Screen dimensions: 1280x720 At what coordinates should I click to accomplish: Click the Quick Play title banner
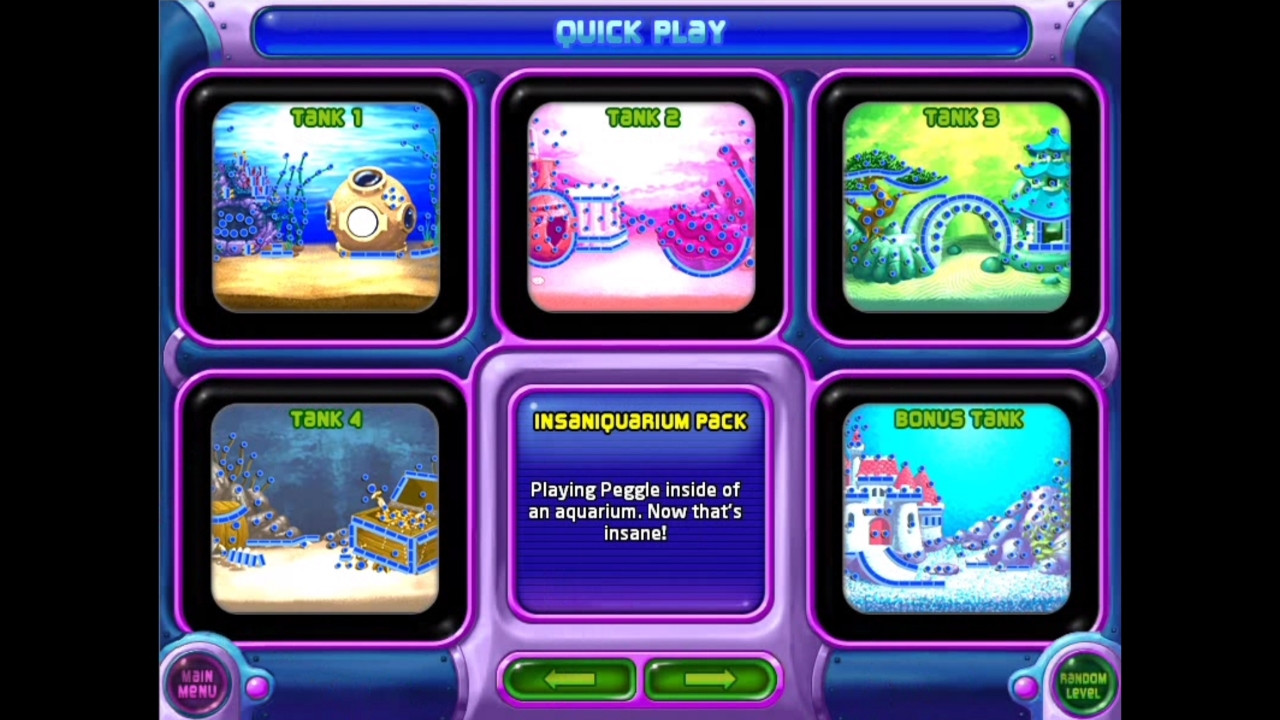[x=640, y=31]
